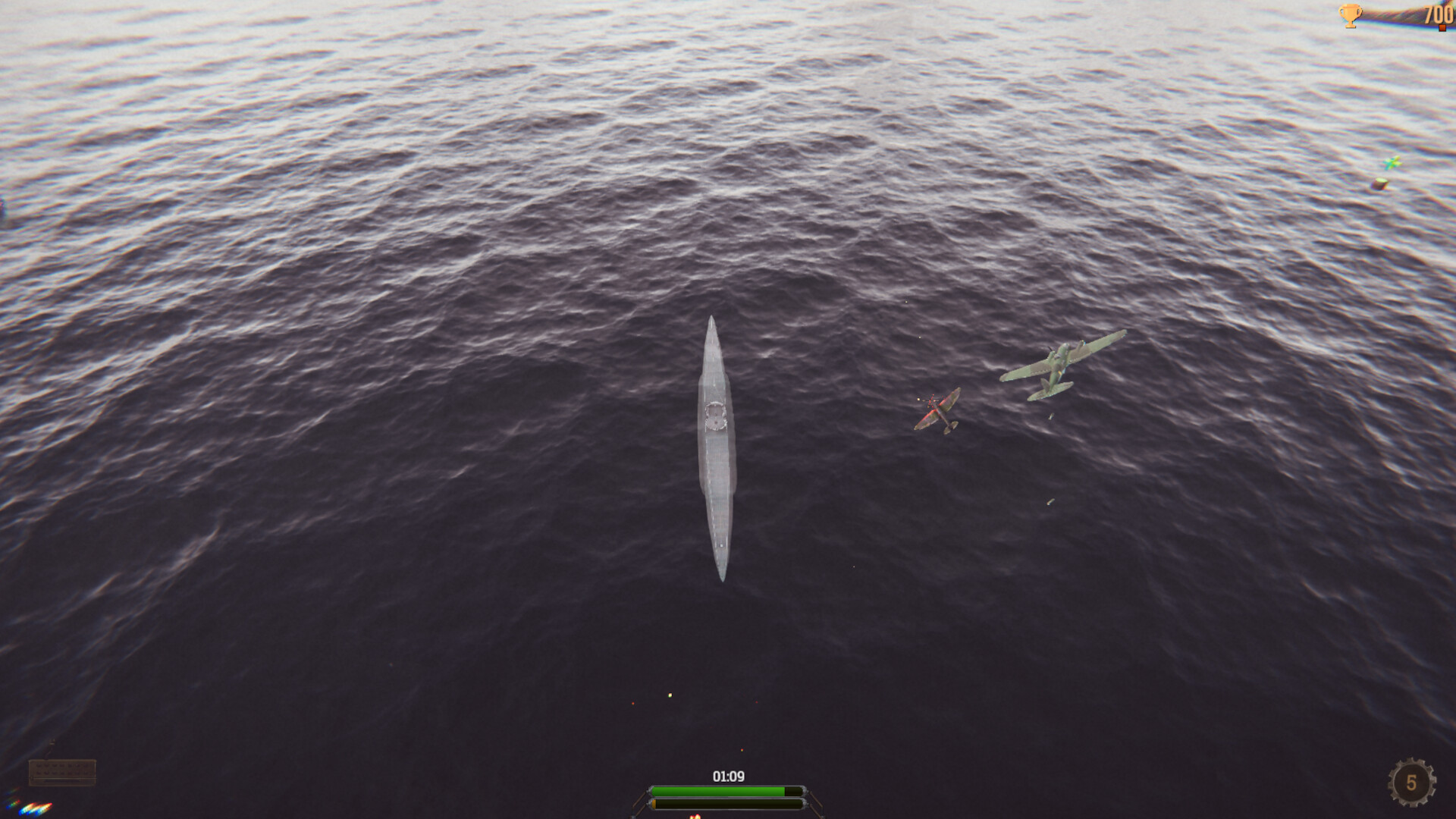Screen dimensions: 1456x819
Task: Click the tracer shot above the health bar
Action: pyautogui.click(x=670, y=695)
